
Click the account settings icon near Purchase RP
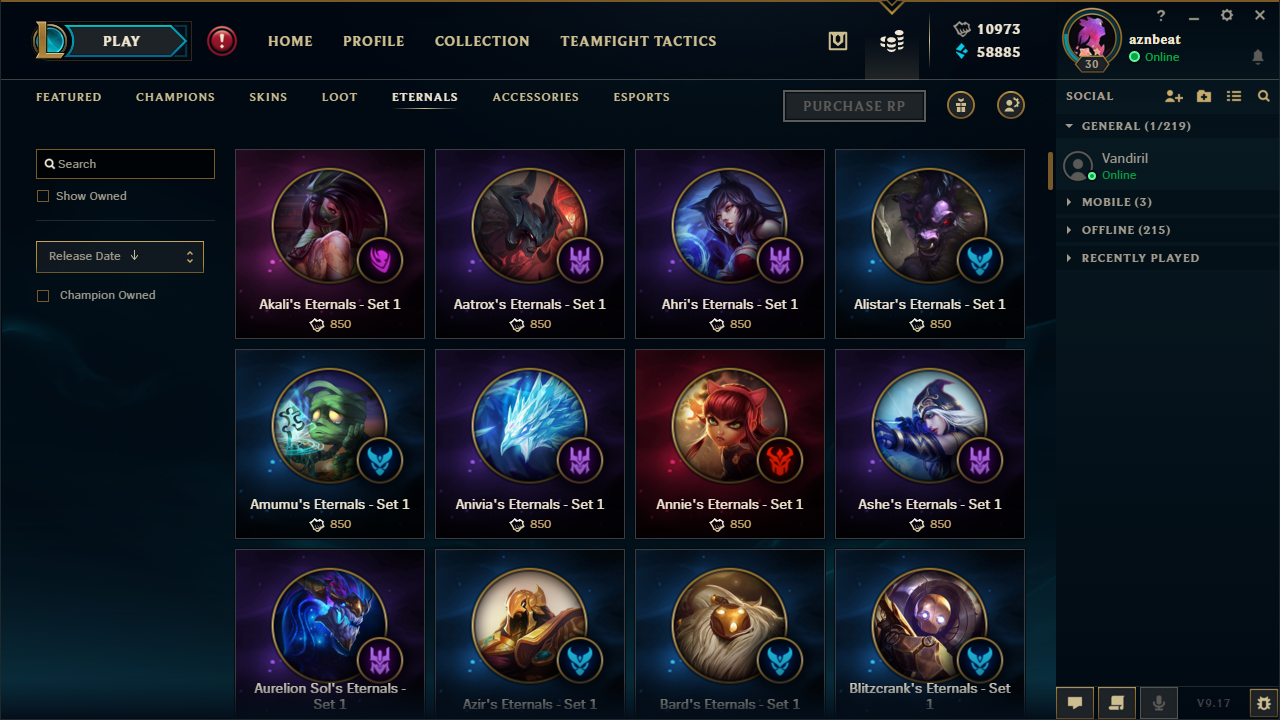pos(1010,104)
